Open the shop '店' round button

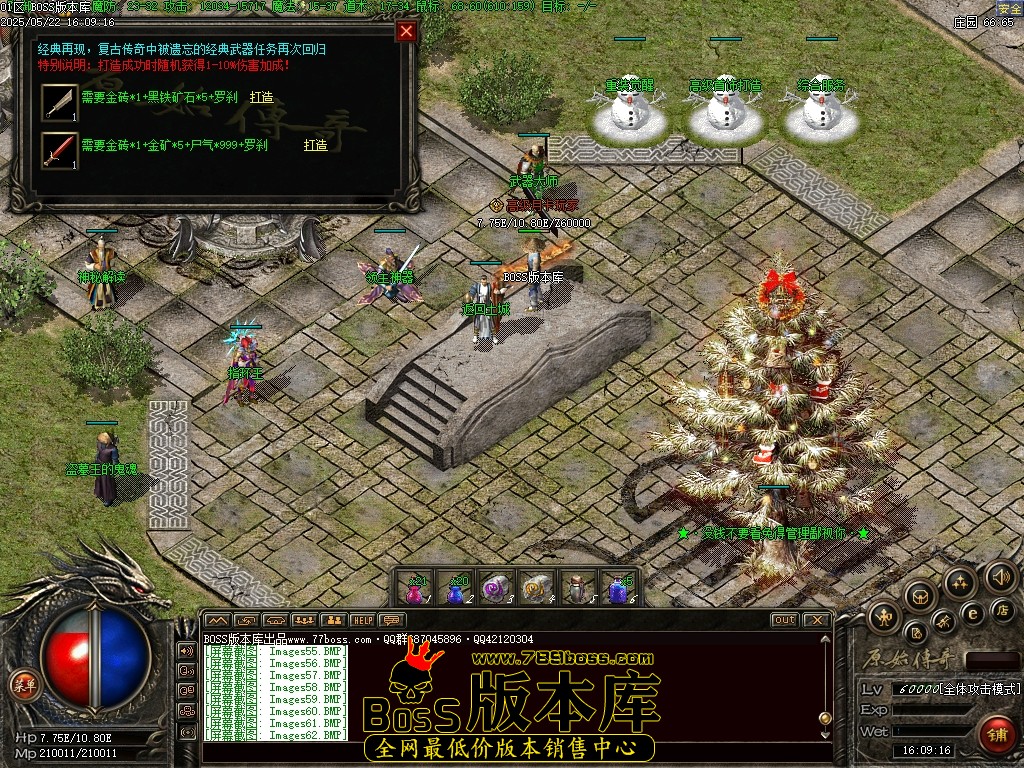click(1002, 609)
